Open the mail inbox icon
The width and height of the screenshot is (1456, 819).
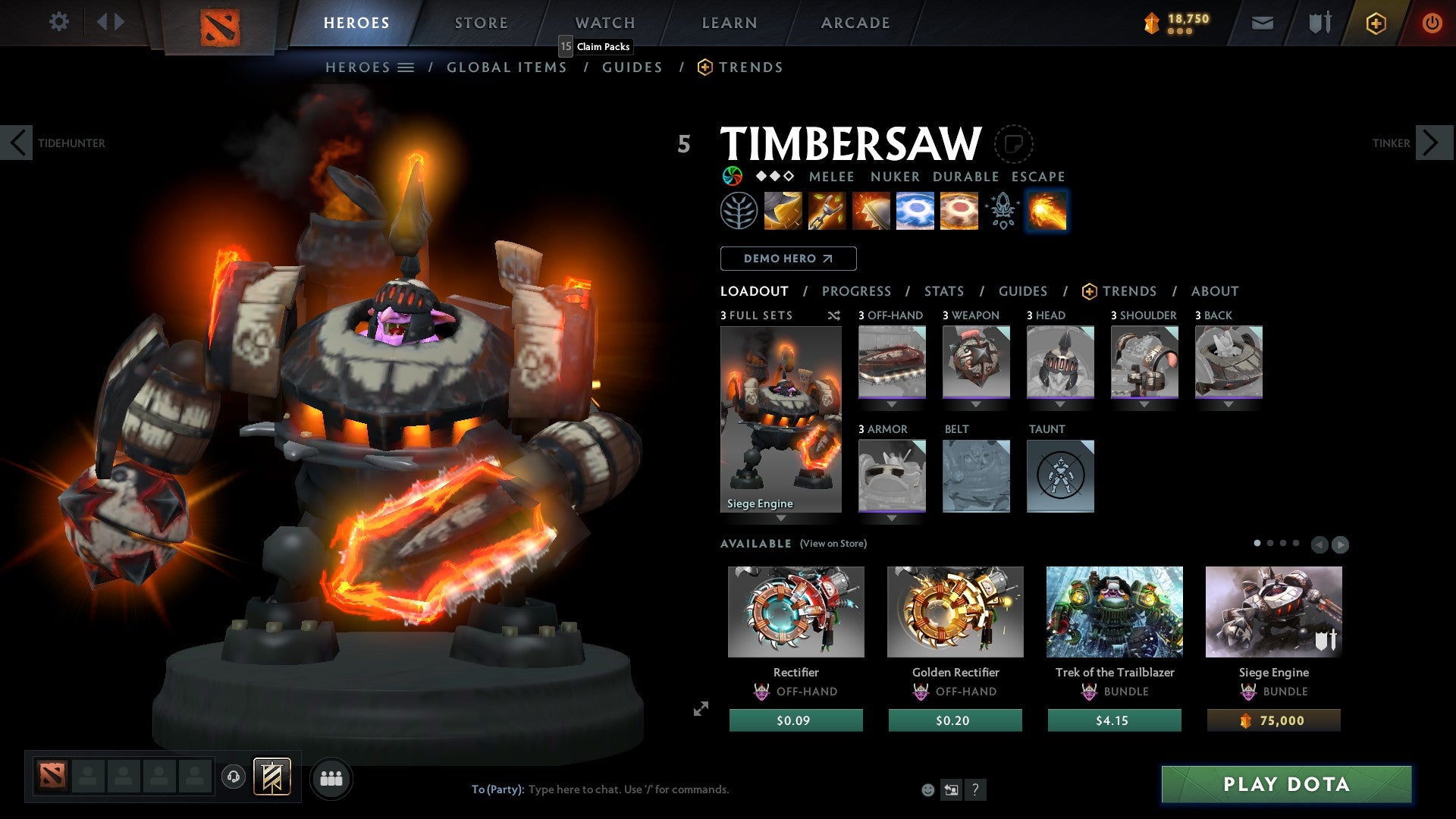click(1263, 23)
